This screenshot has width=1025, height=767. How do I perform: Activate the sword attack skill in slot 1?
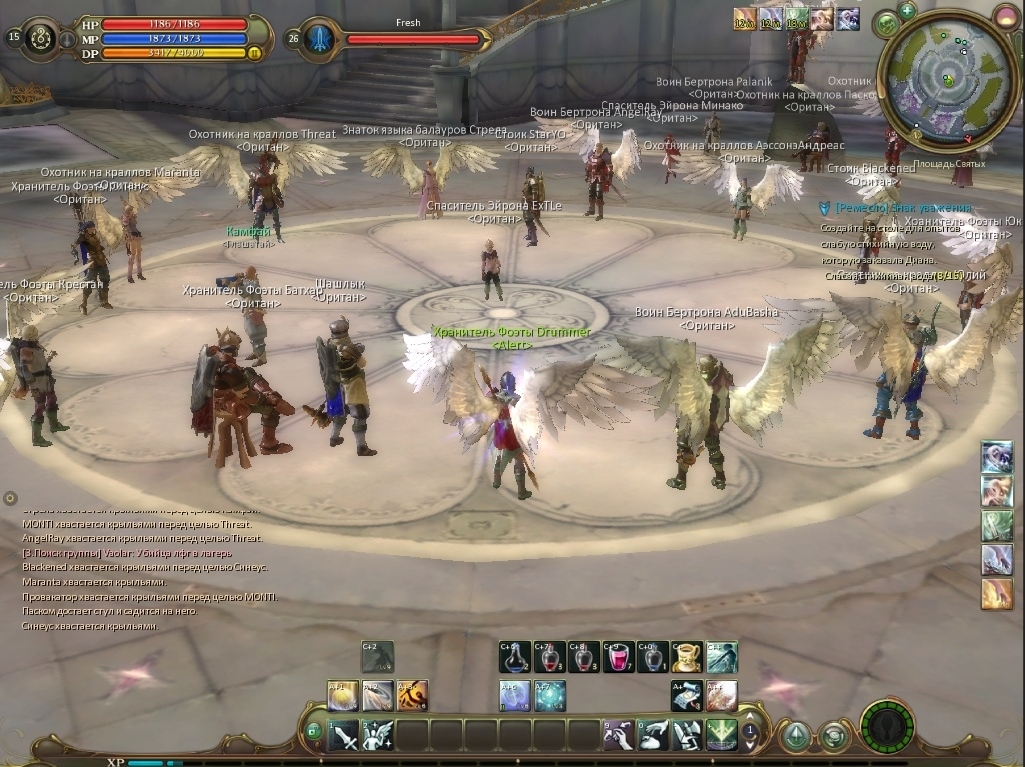click(344, 735)
